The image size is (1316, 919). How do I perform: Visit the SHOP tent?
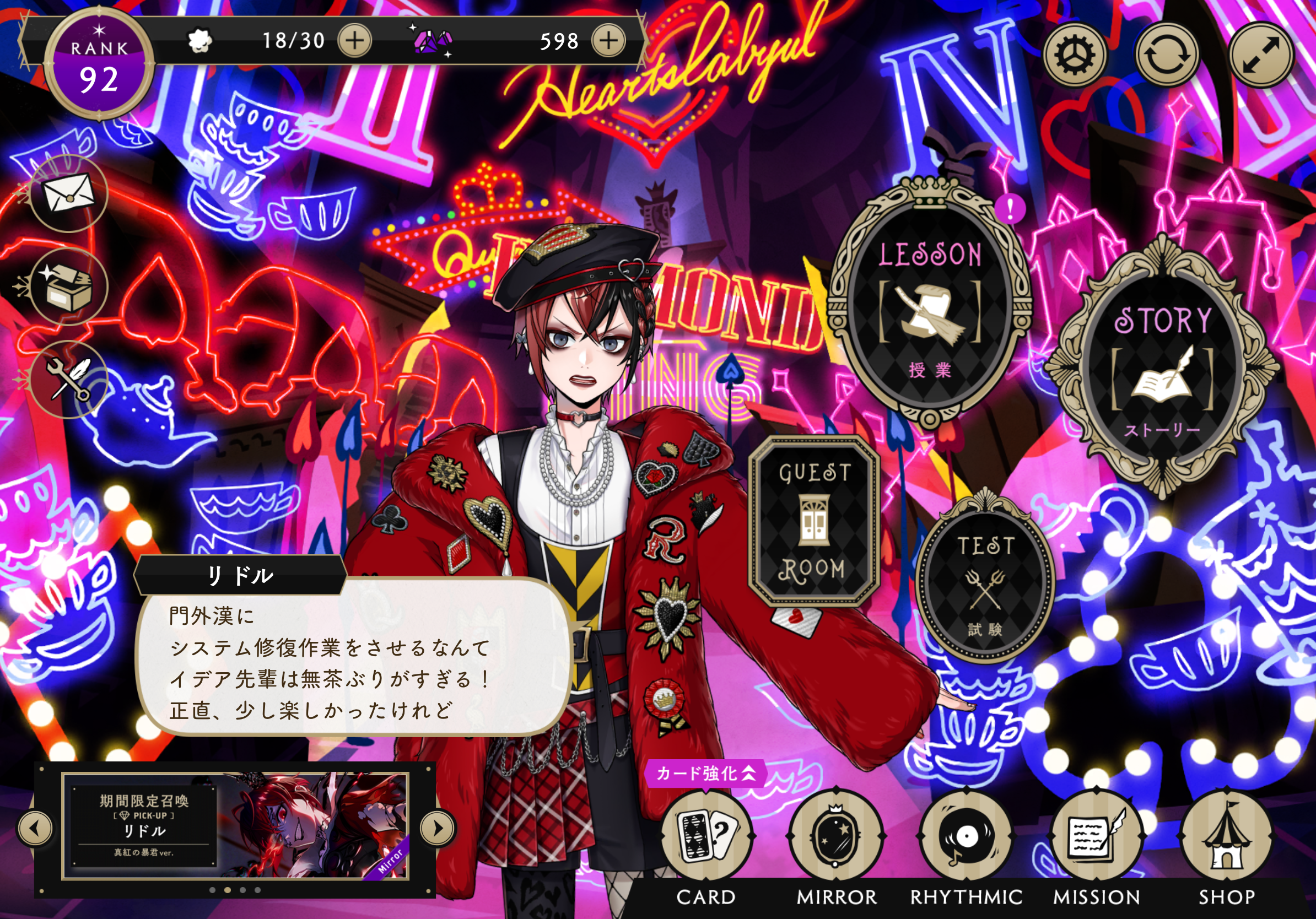click(x=1226, y=837)
